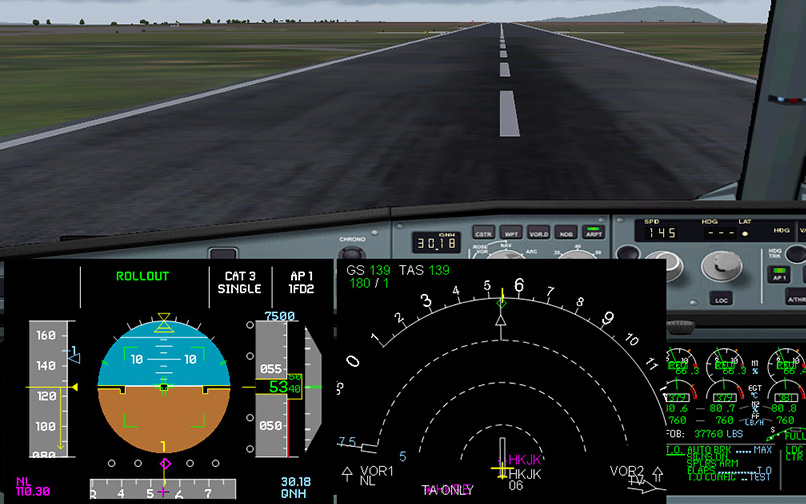Image resolution: width=806 pixels, height=504 pixels.
Task: Toggle the CSTR button on the EFIS panel
Action: [x=483, y=233]
